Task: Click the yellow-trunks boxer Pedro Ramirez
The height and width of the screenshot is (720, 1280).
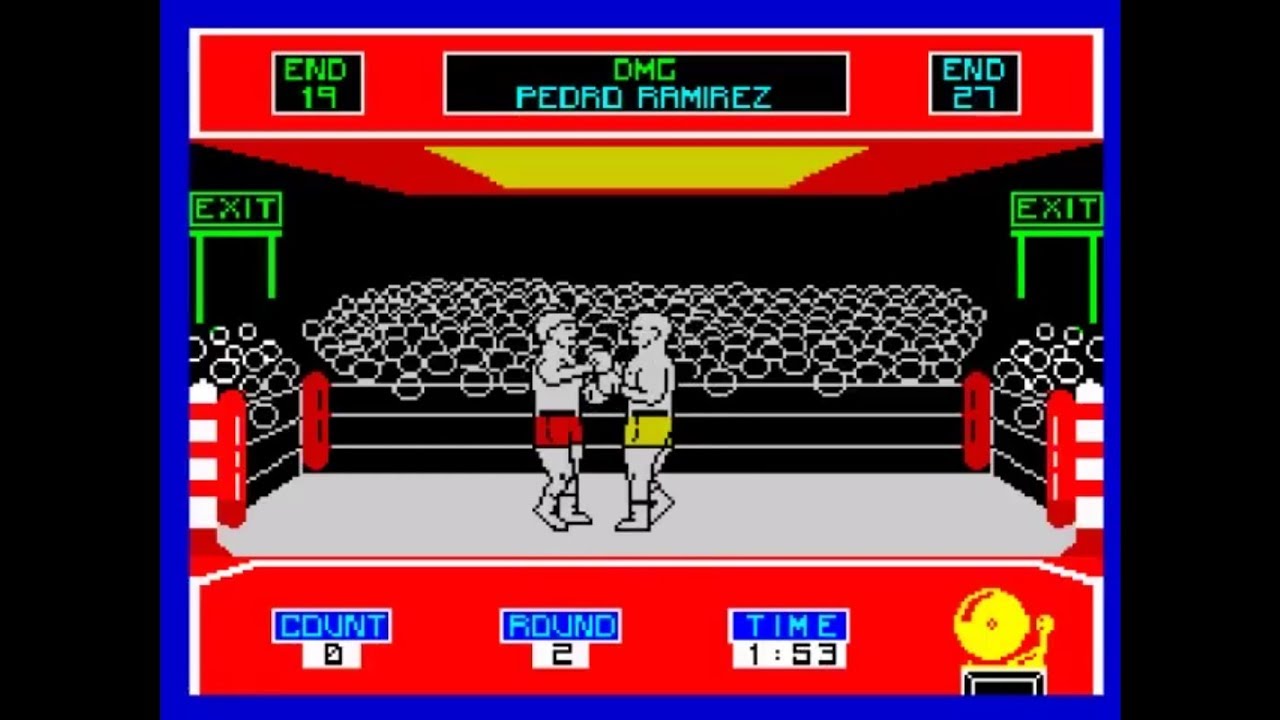Action: tap(648, 420)
